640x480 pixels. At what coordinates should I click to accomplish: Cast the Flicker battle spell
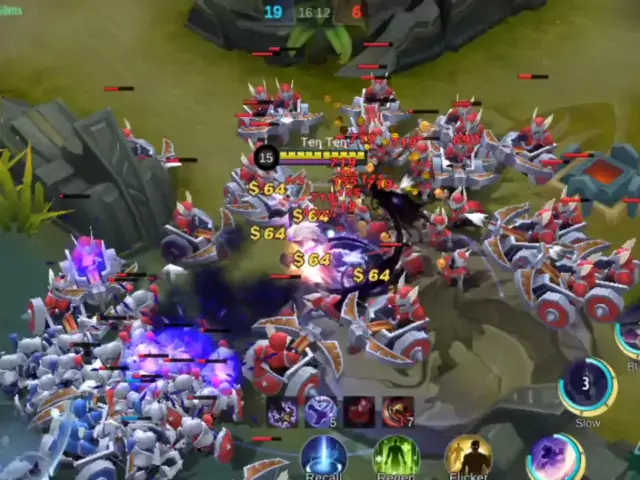[x=468, y=456]
